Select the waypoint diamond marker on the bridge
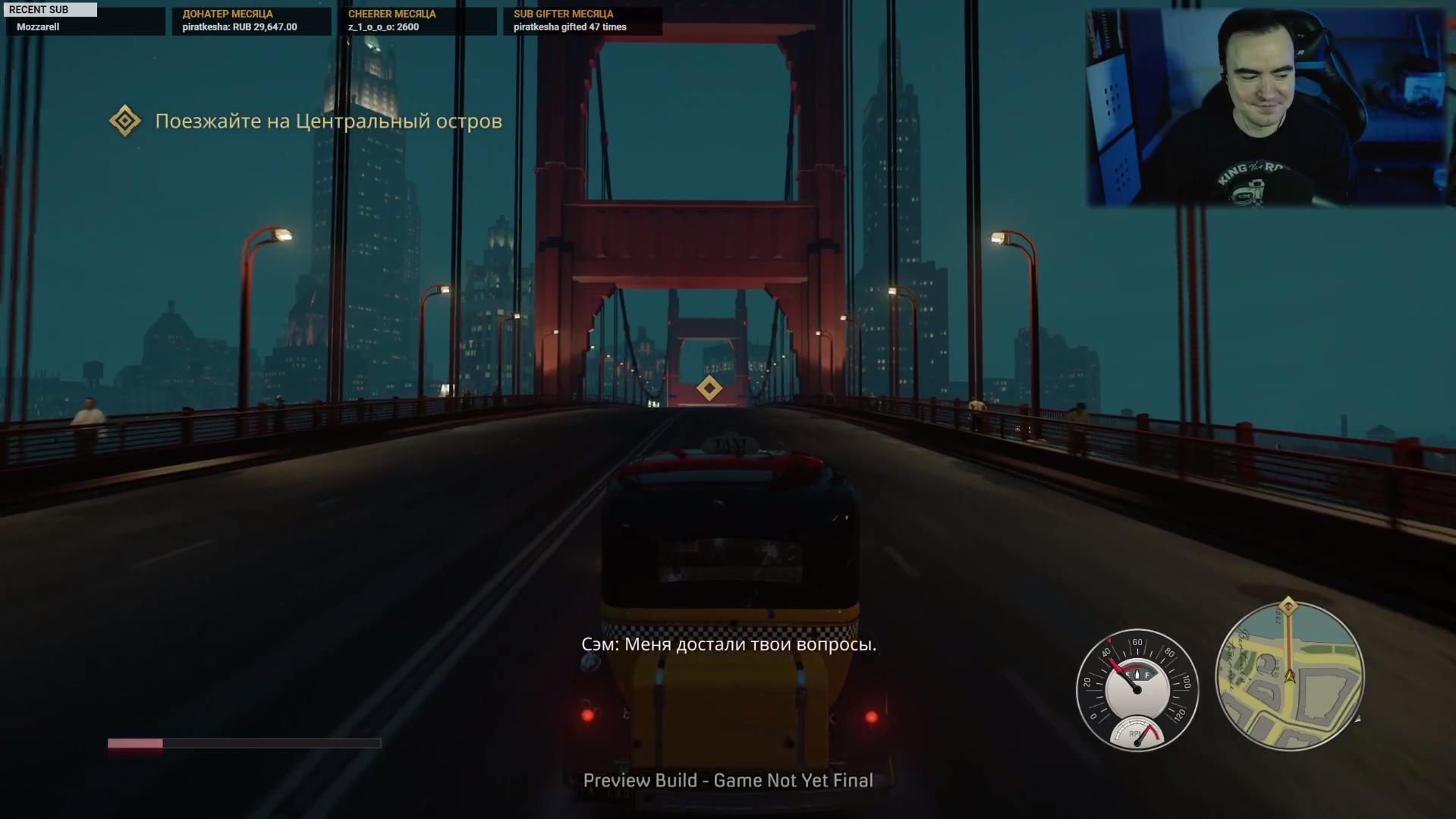 pyautogui.click(x=709, y=388)
